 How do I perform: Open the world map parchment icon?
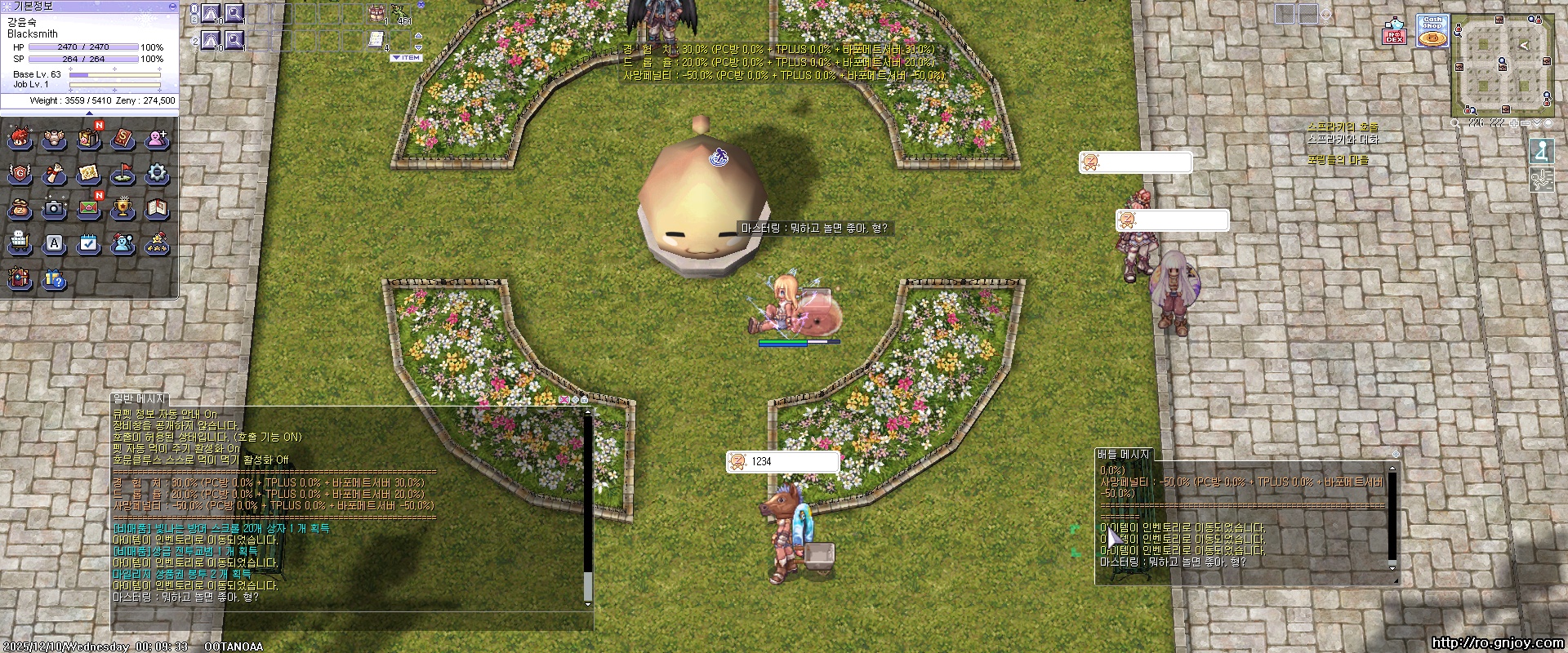click(x=88, y=173)
